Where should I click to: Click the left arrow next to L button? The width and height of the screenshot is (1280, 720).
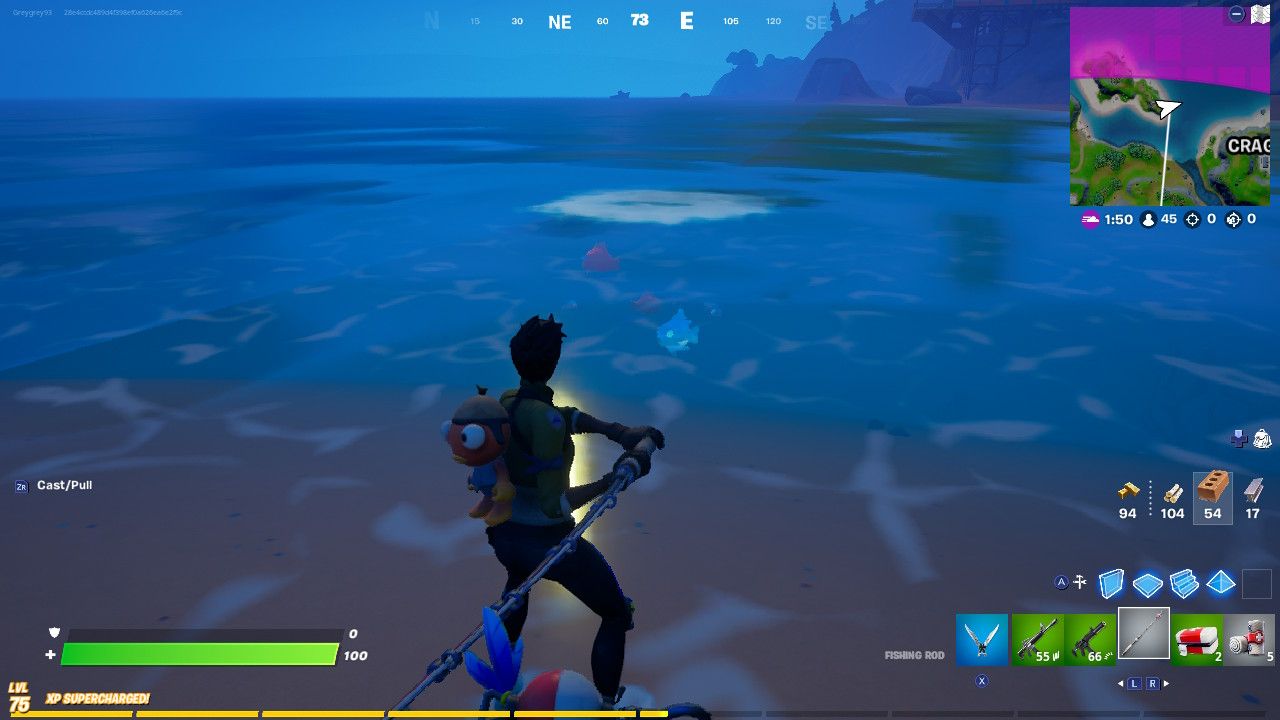[x=1120, y=683]
